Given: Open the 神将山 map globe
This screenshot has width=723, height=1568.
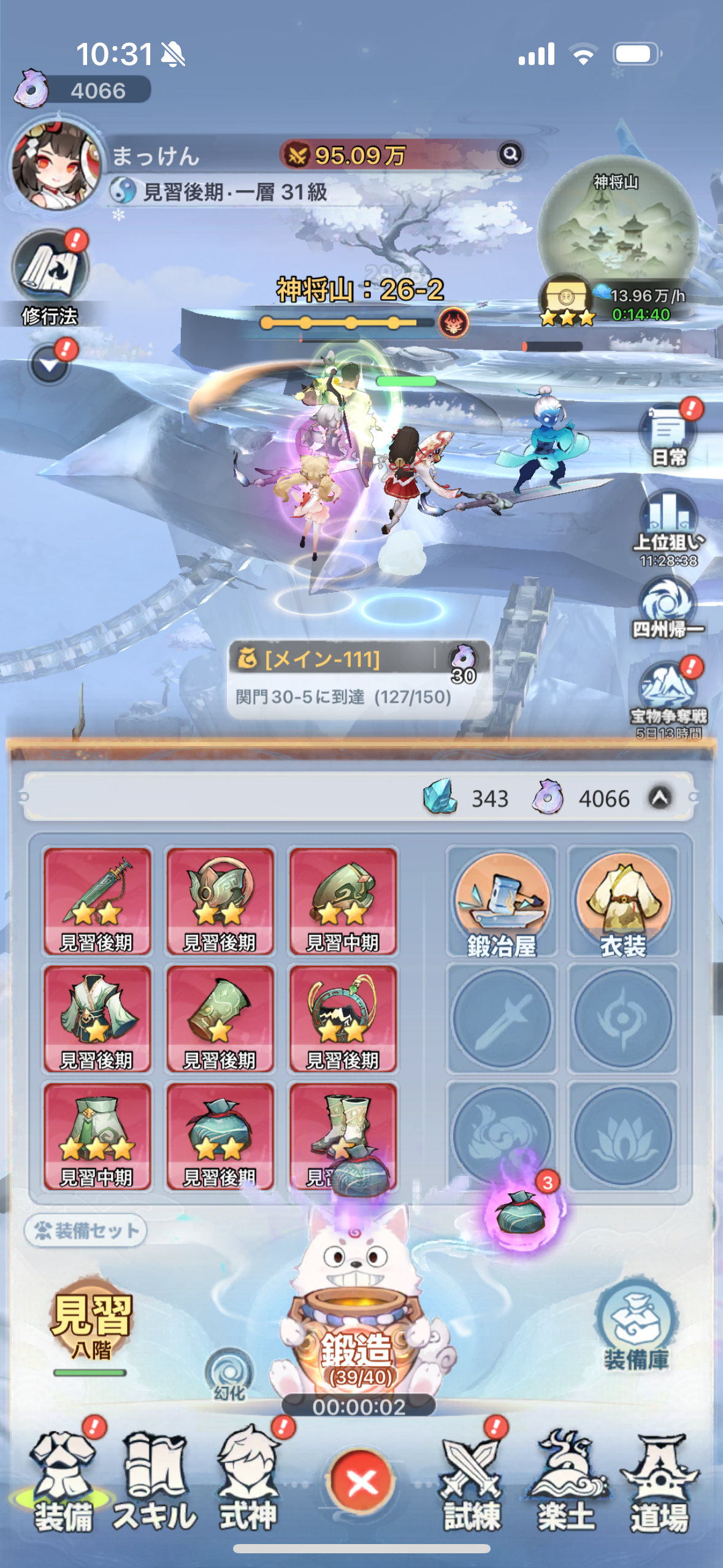Looking at the screenshot, I should point(618,228).
